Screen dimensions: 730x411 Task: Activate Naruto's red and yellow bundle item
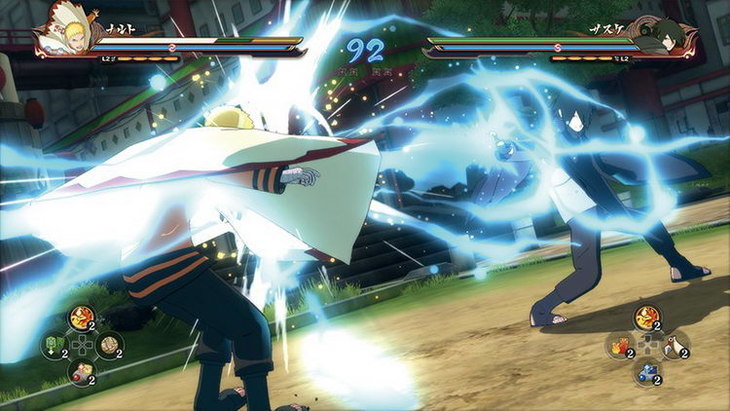(x=80, y=373)
